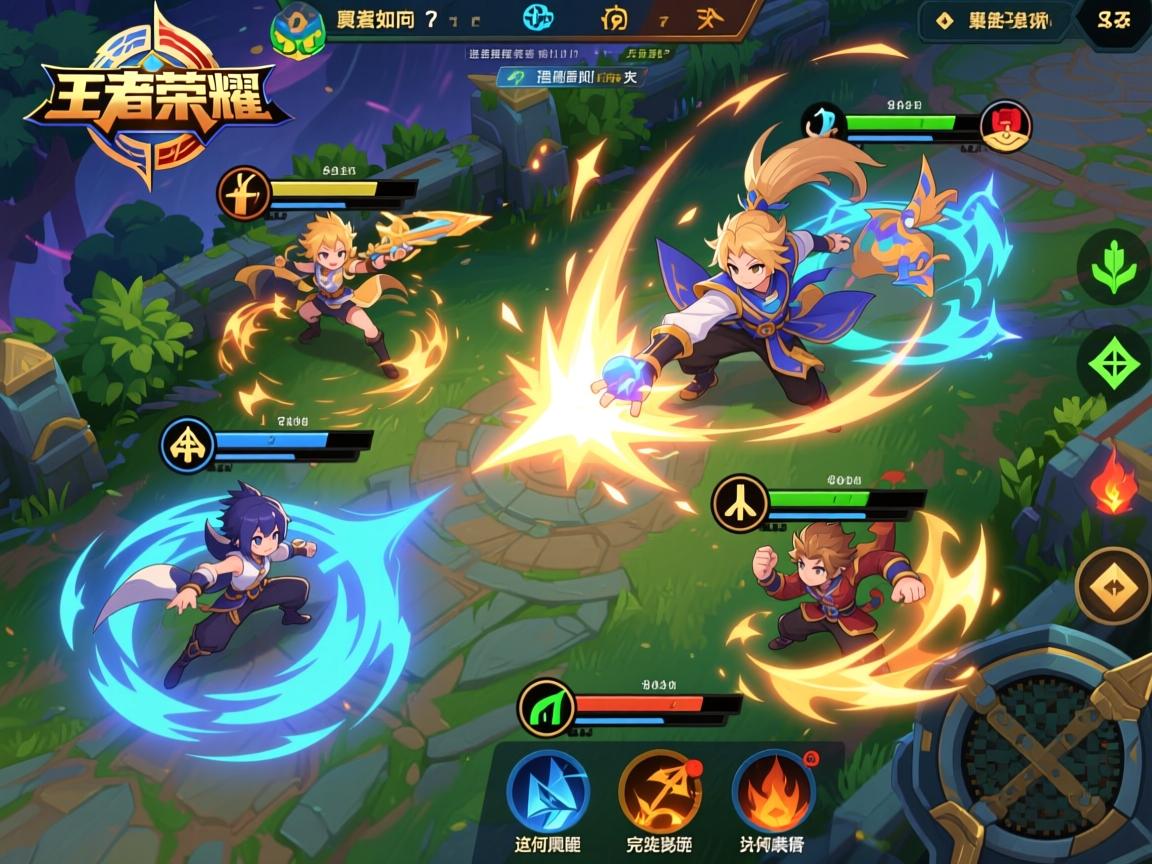
Task: Trigger the fire flame ability at the bottom
Action: point(773,790)
